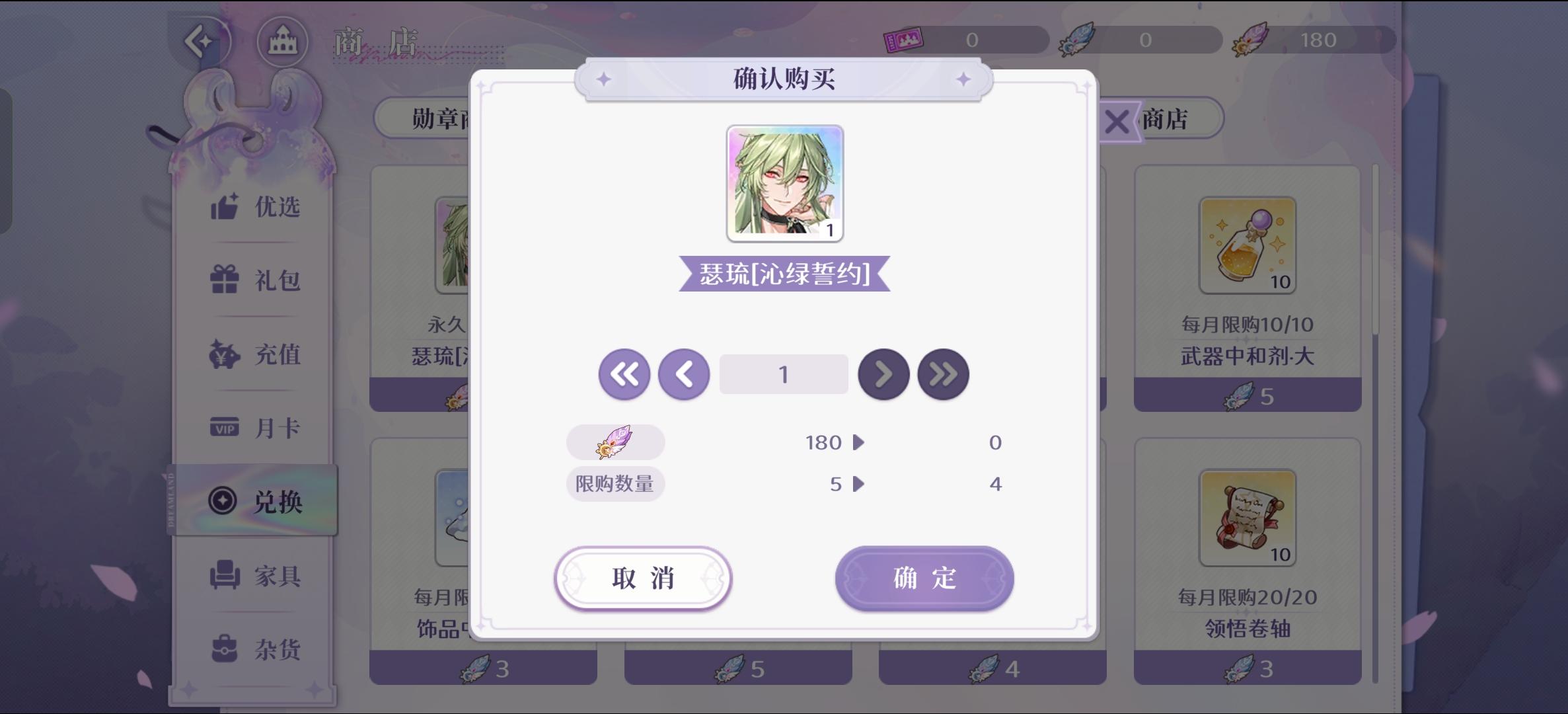1568x714 pixels.
Task: Click the double-right arrow to set maximum quantity
Action: click(944, 374)
